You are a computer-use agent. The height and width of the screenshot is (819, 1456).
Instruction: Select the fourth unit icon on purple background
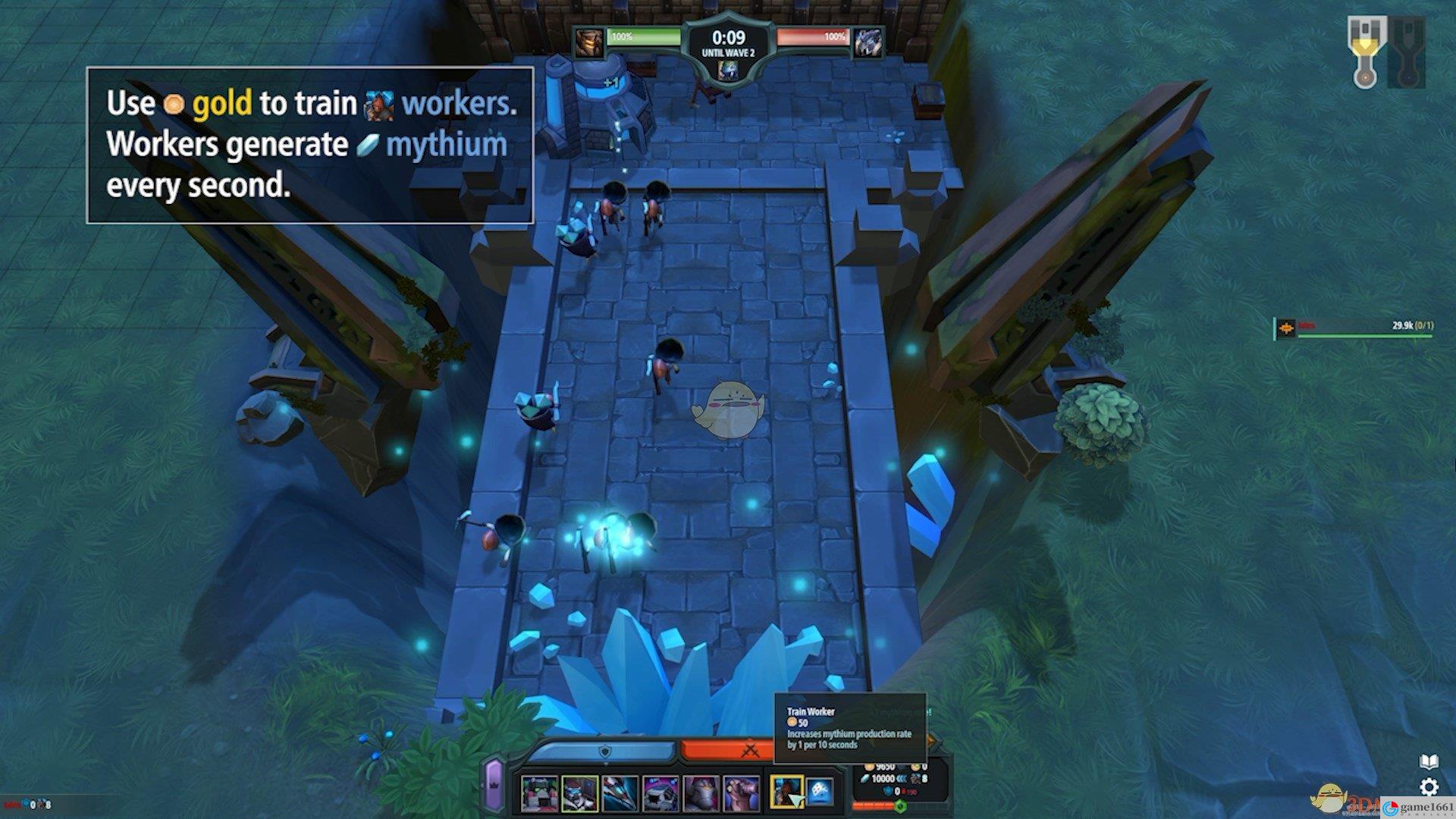click(x=660, y=793)
